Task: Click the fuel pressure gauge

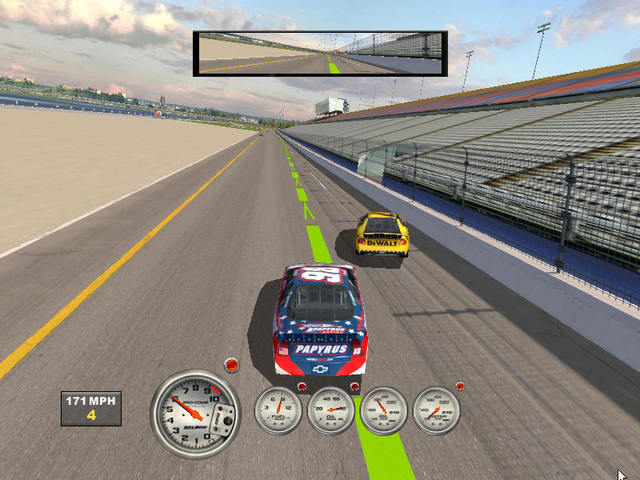Action: (x=278, y=410)
